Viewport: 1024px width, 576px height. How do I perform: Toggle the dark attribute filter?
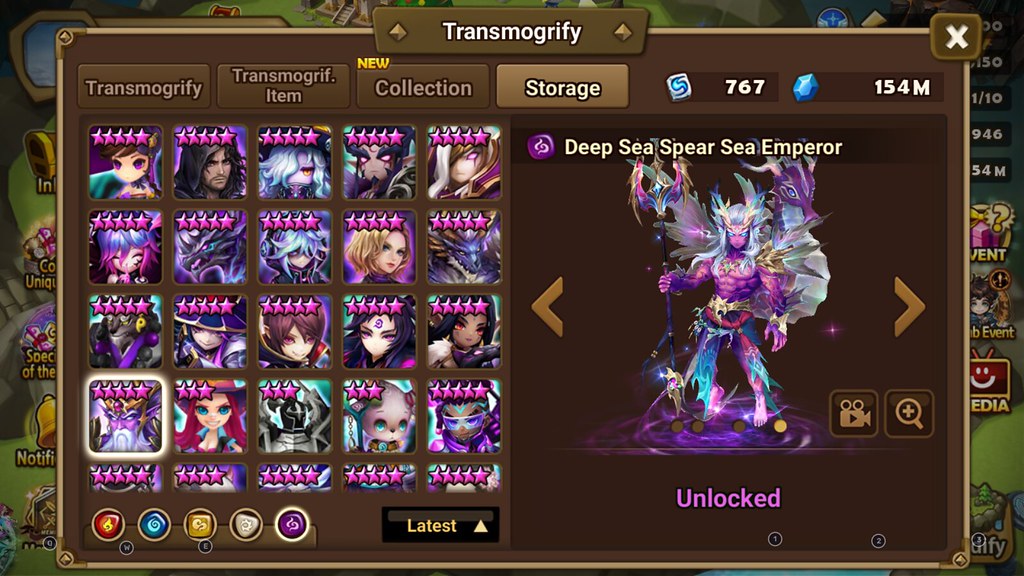pos(292,524)
